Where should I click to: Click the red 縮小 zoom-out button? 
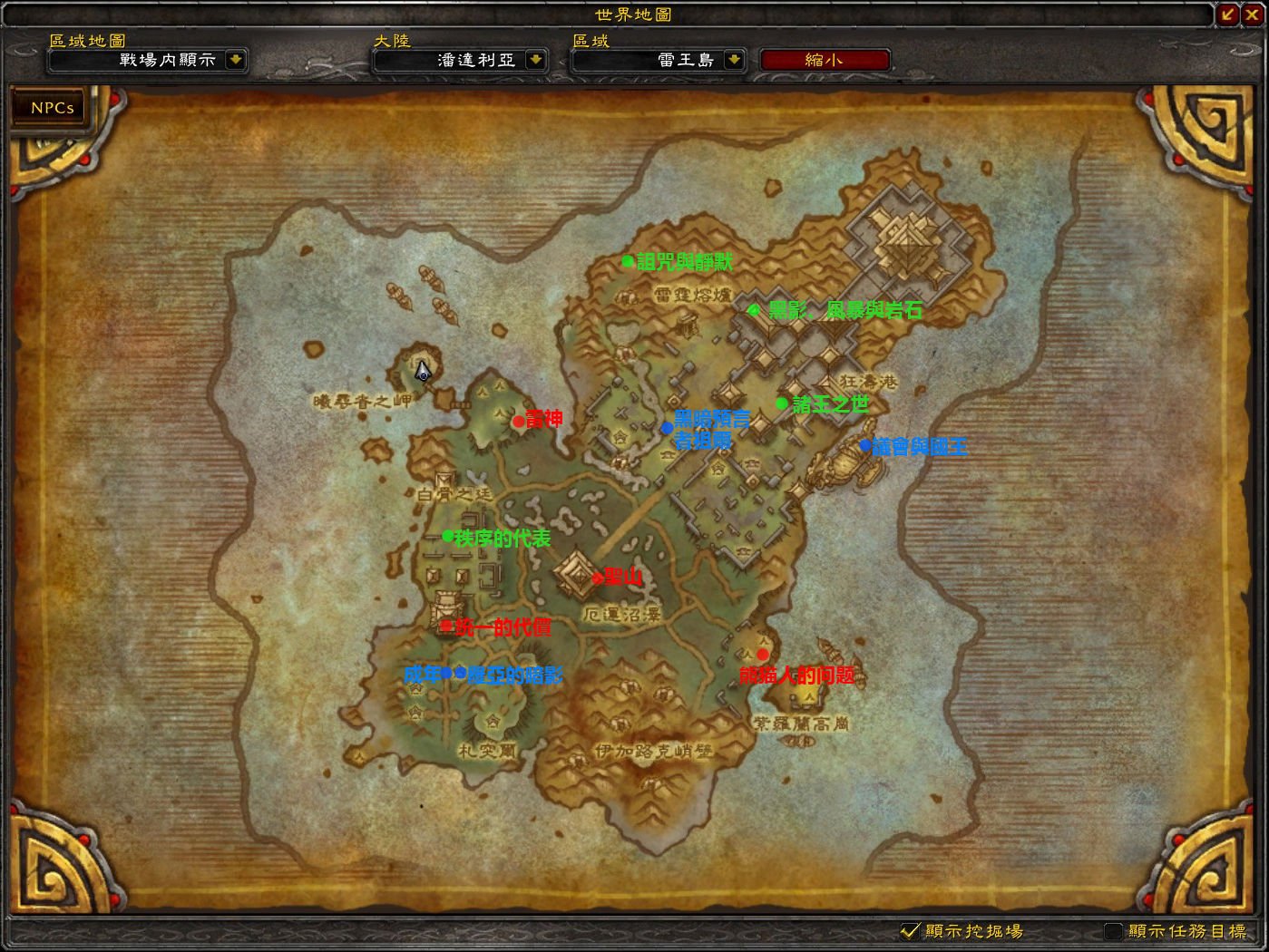coord(824,60)
